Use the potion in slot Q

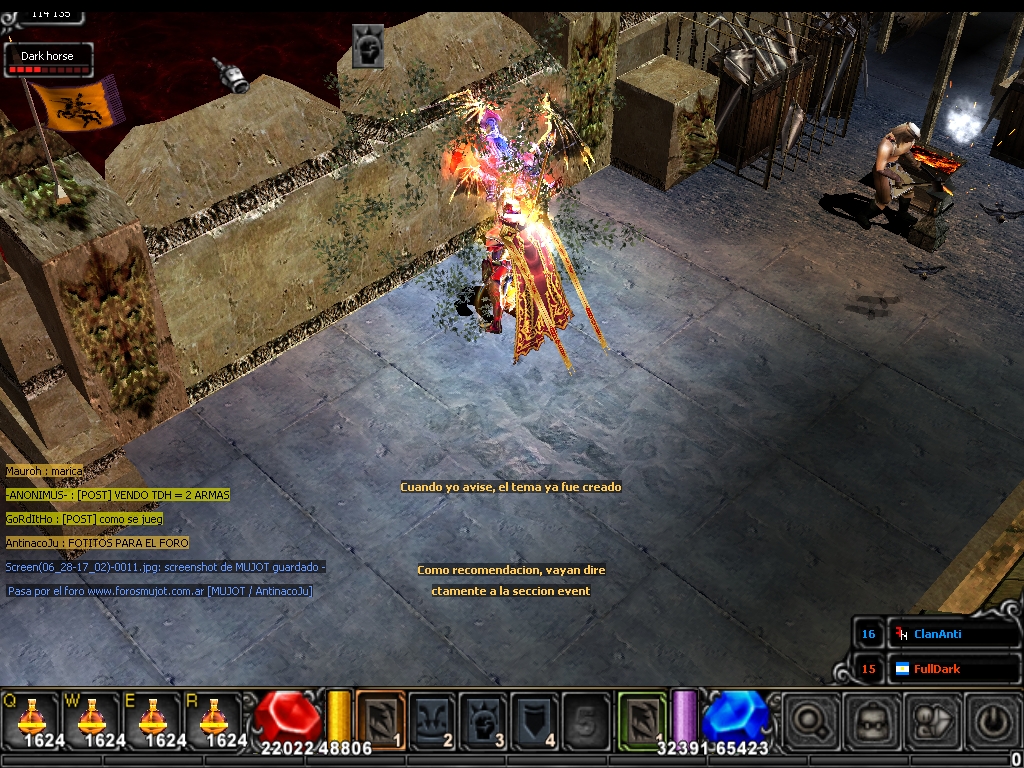click(30, 718)
